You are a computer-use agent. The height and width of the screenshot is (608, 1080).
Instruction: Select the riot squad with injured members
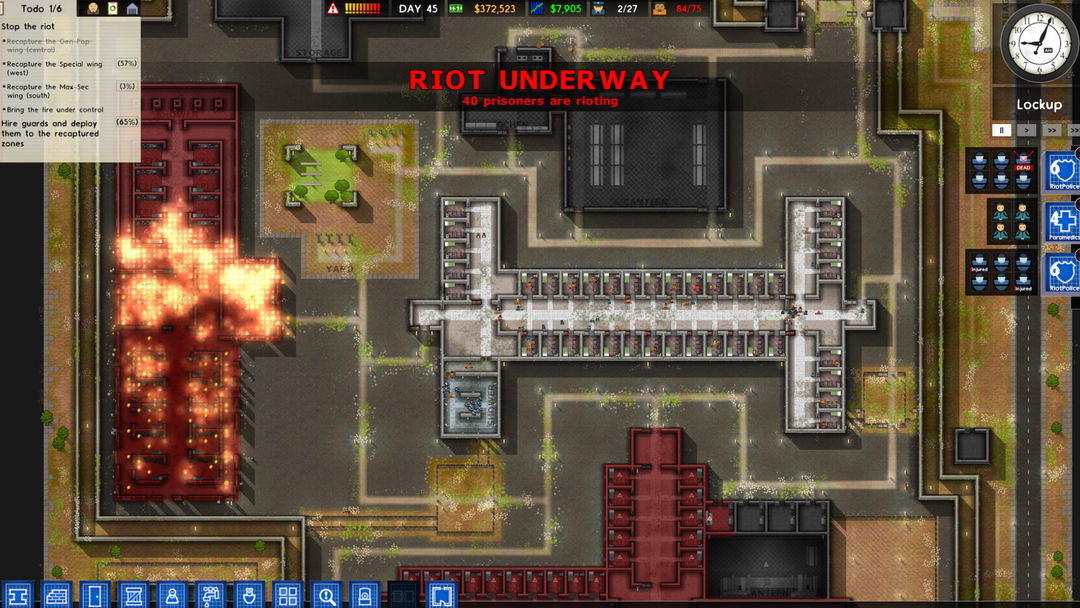[x=1000, y=272]
